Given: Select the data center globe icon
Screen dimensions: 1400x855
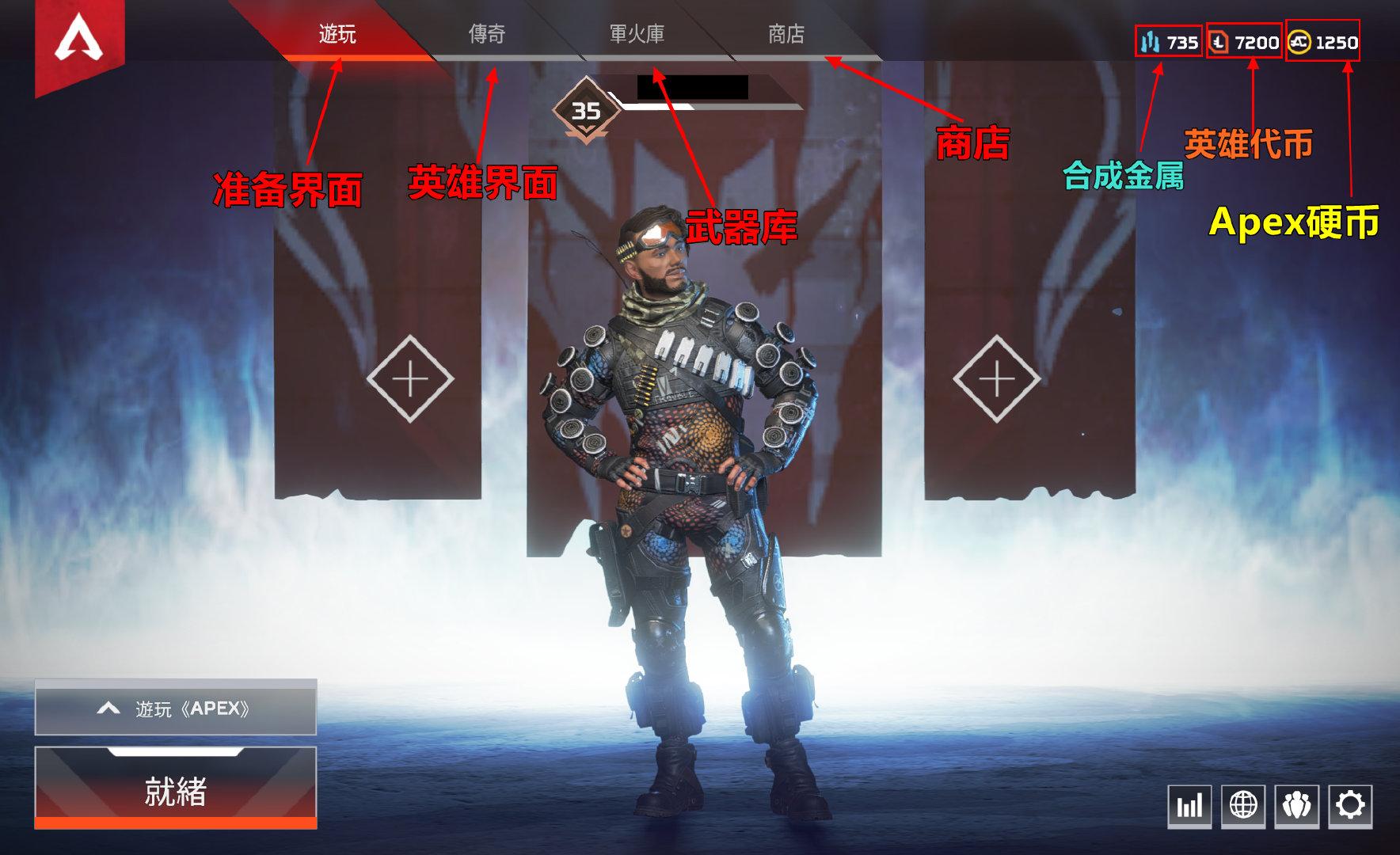Looking at the screenshot, I should click(x=1242, y=807).
